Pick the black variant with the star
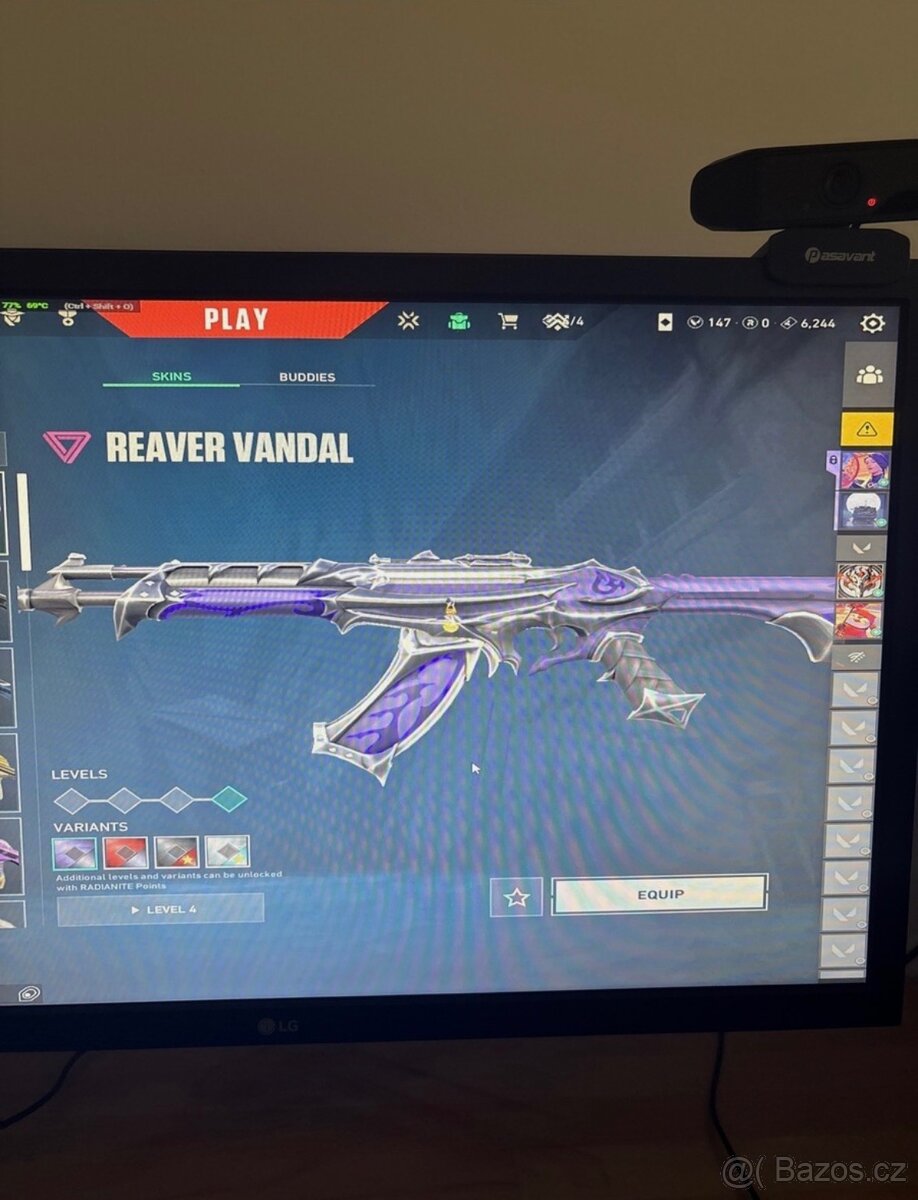 176,852
